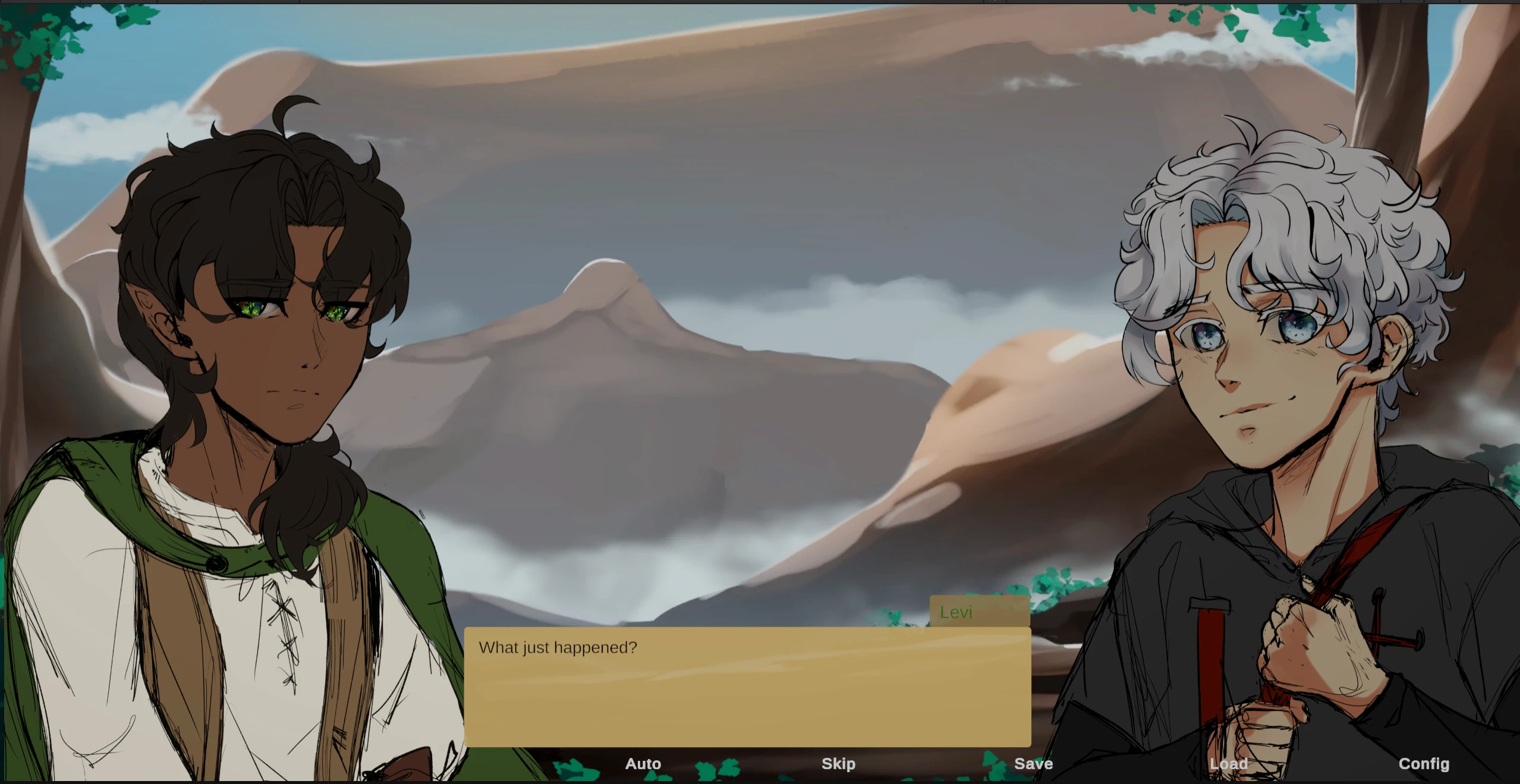Screen dimensions: 1520x784
Task: Activate Skip in the bottom quick menu
Action: [x=838, y=764]
